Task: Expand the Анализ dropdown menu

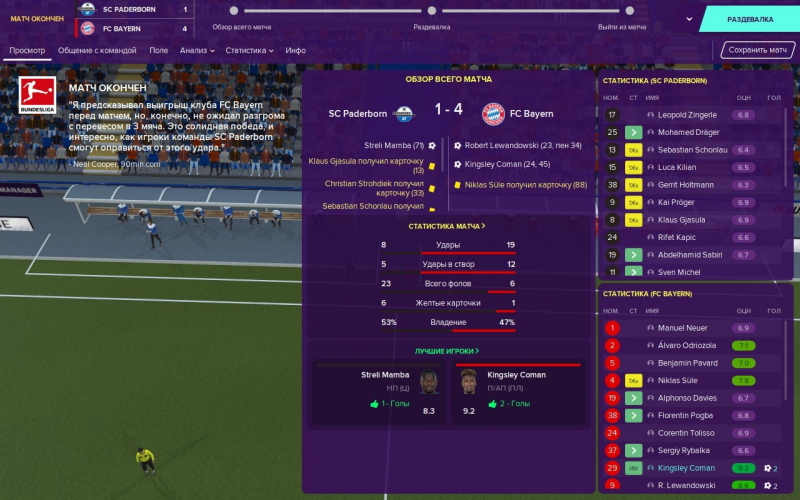Action: (x=197, y=50)
